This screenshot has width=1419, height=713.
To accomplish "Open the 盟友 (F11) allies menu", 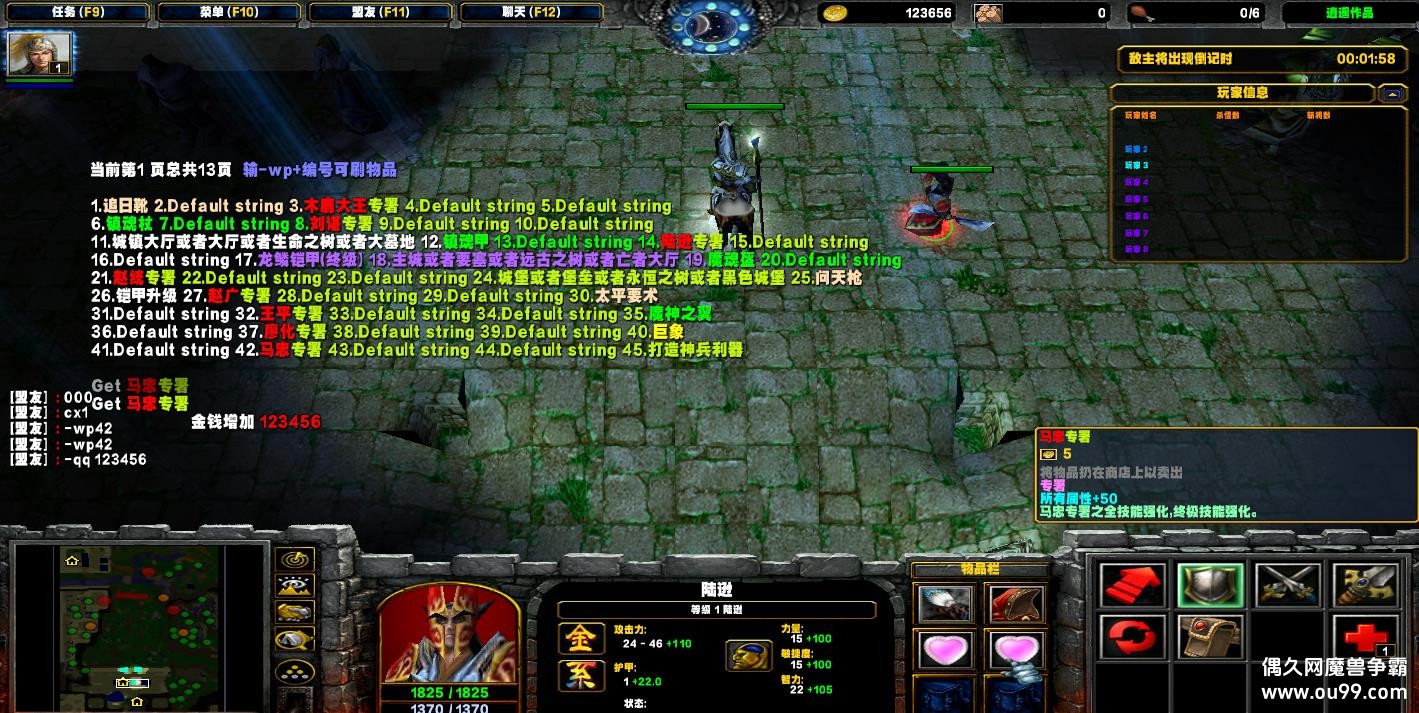I will [x=382, y=13].
